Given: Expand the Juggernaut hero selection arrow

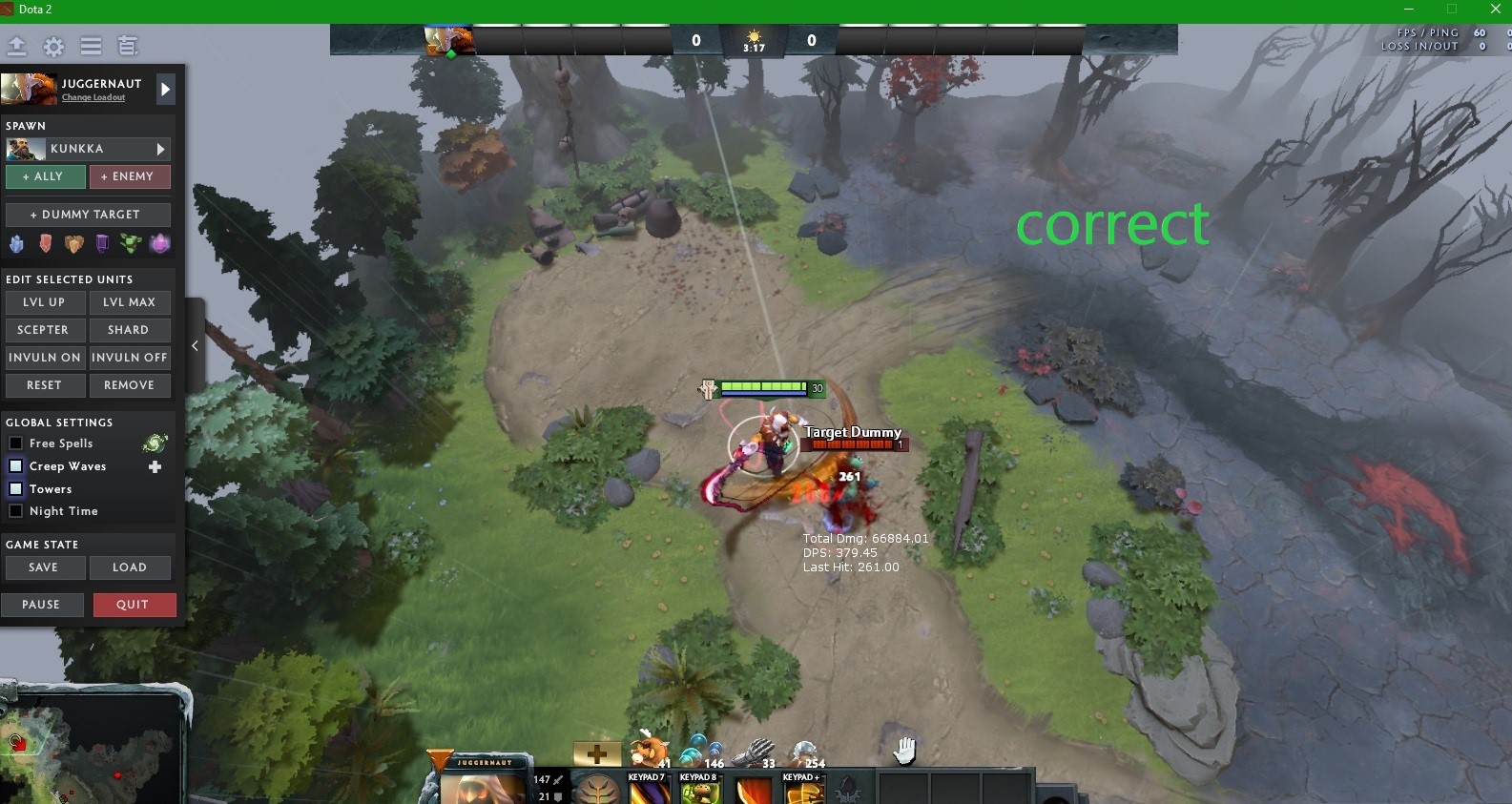Looking at the screenshot, I should [164, 89].
